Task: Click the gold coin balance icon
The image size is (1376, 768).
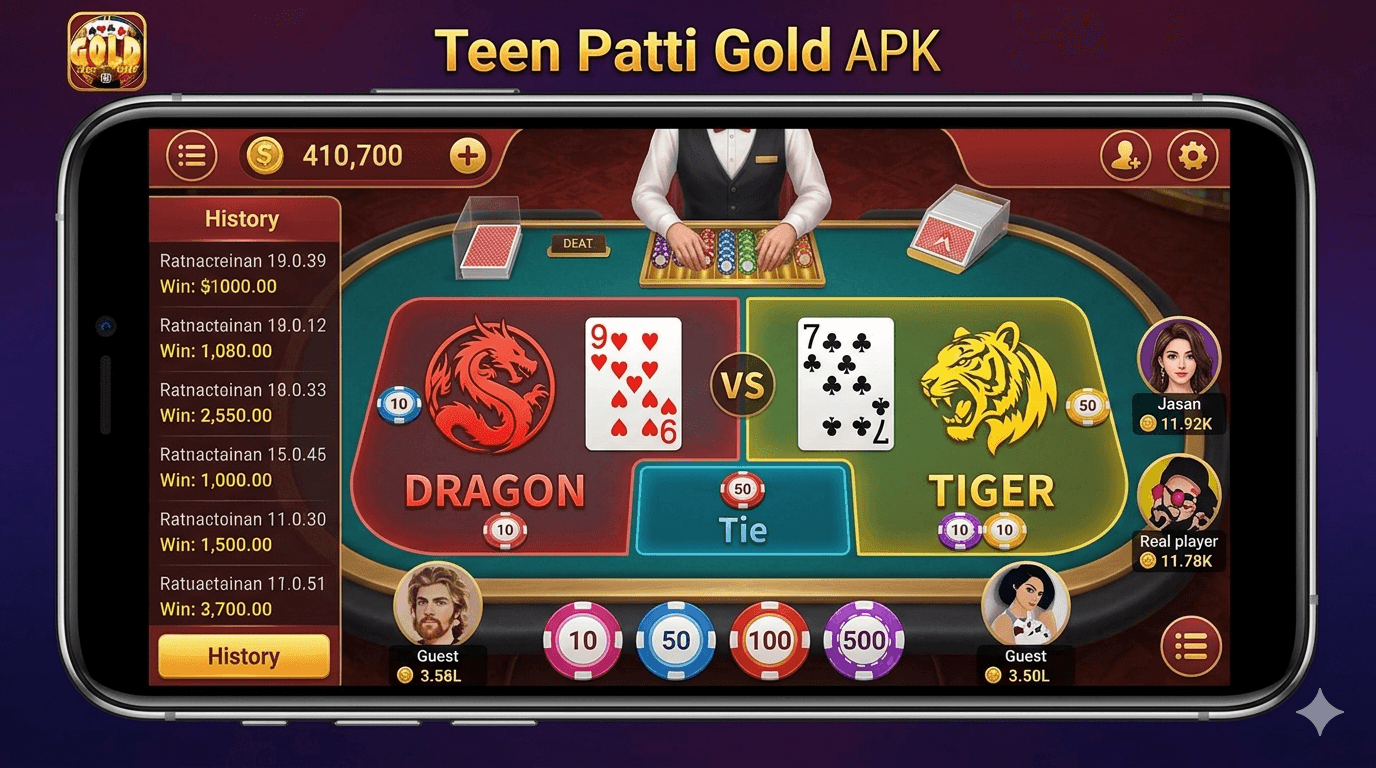Action: (x=265, y=156)
